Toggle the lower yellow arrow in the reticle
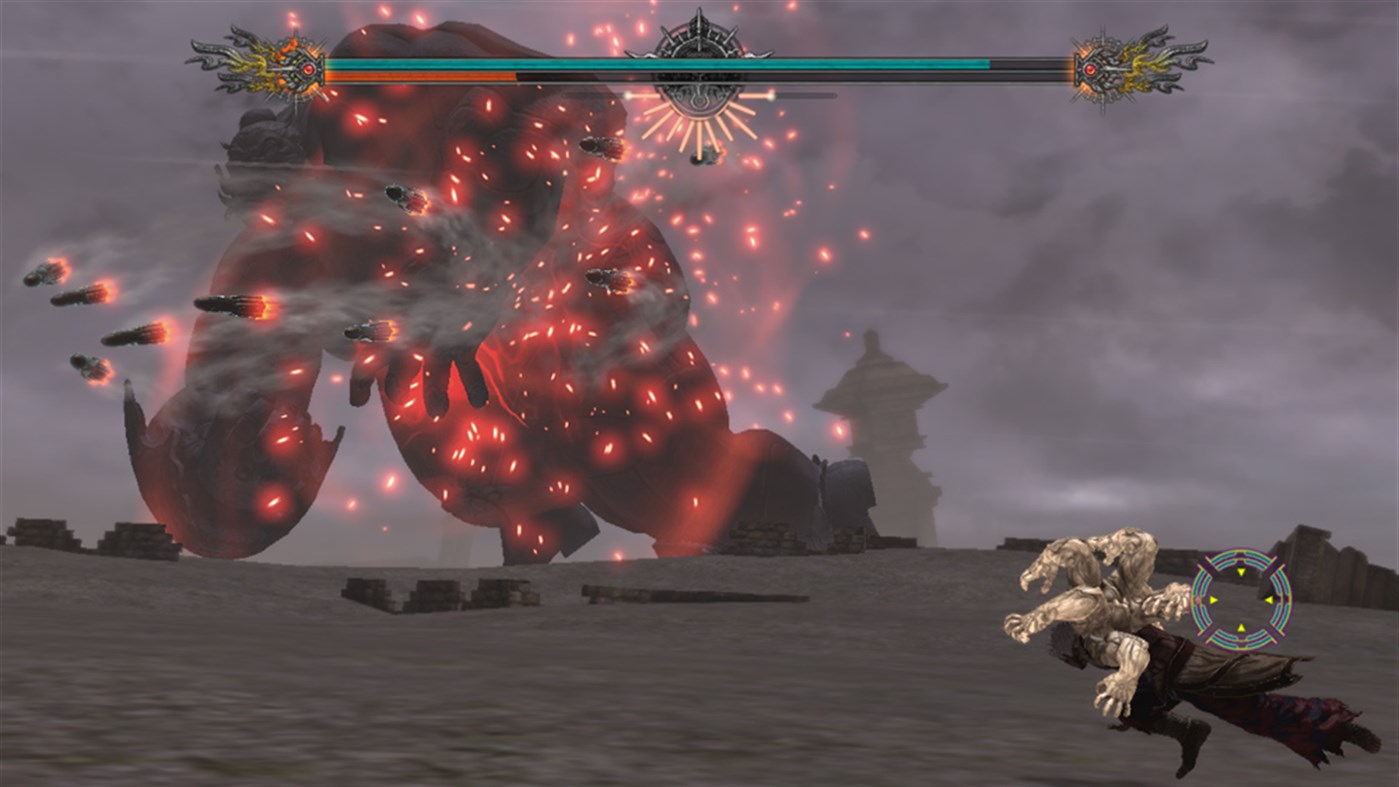Viewport: 1399px width, 787px height. (x=1241, y=627)
